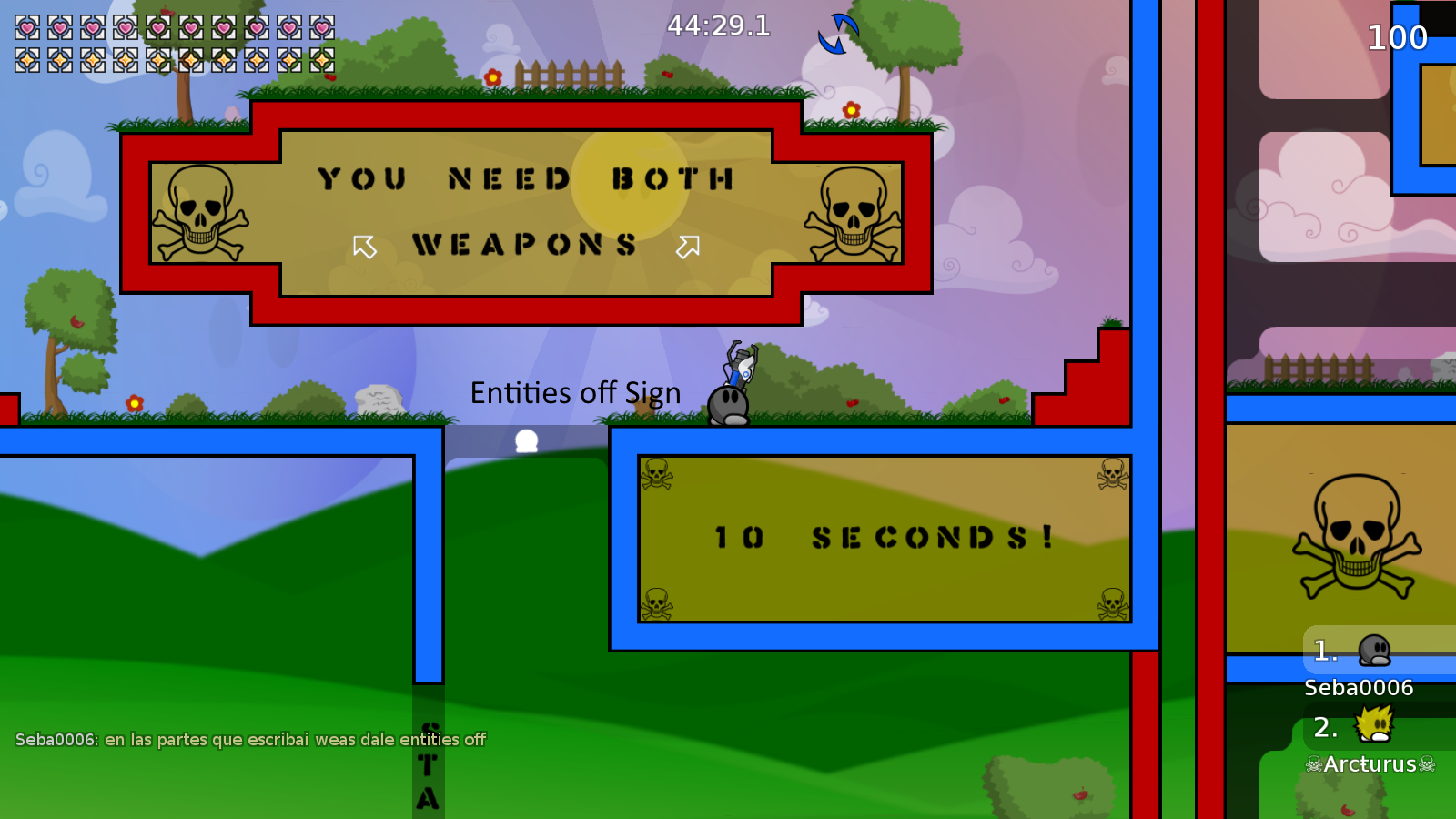Viewport: 1456px width, 819px height.
Task: Click Seba0006's chat message at the bottom
Action: coord(252,740)
